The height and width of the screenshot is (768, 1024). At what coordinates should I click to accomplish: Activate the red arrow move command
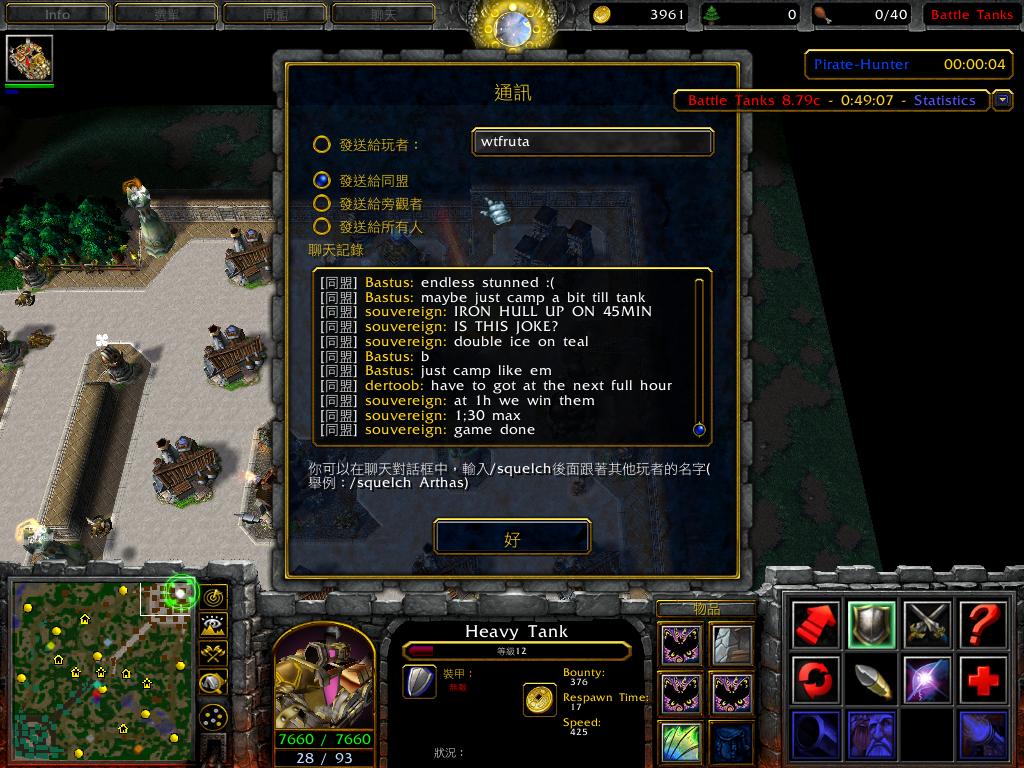pos(815,625)
